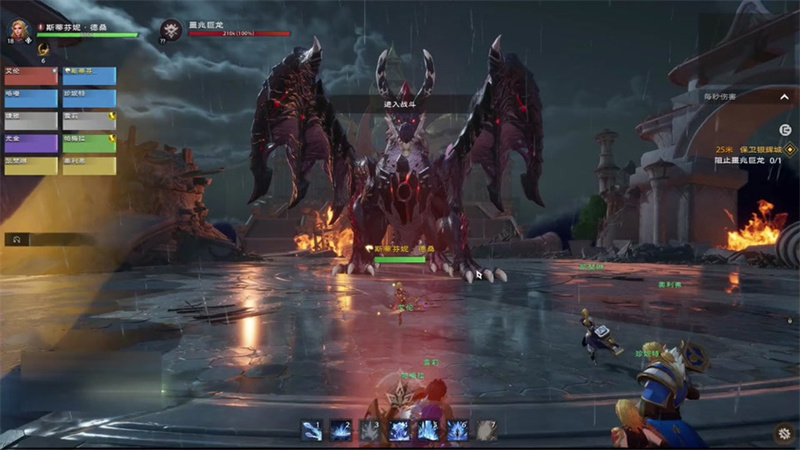Click the small headset voice button

(x=17, y=240)
